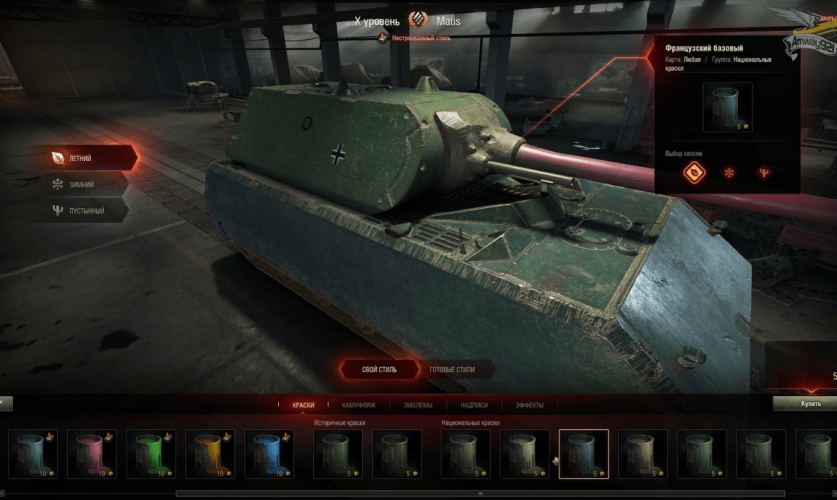
Task: Pick the royal blue paint can
Action: pos(267,453)
